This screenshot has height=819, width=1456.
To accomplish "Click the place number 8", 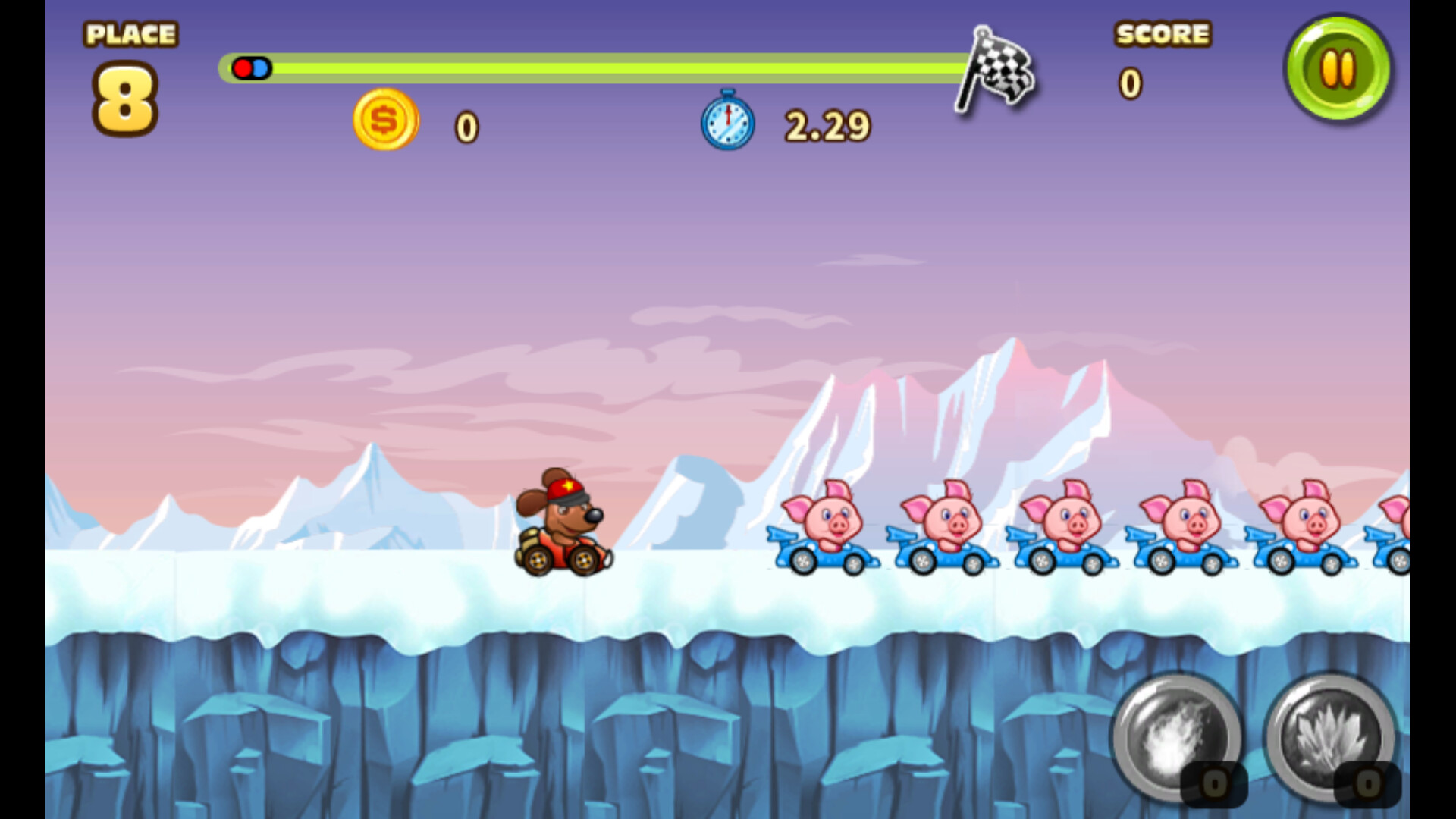I will click(126, 96).
